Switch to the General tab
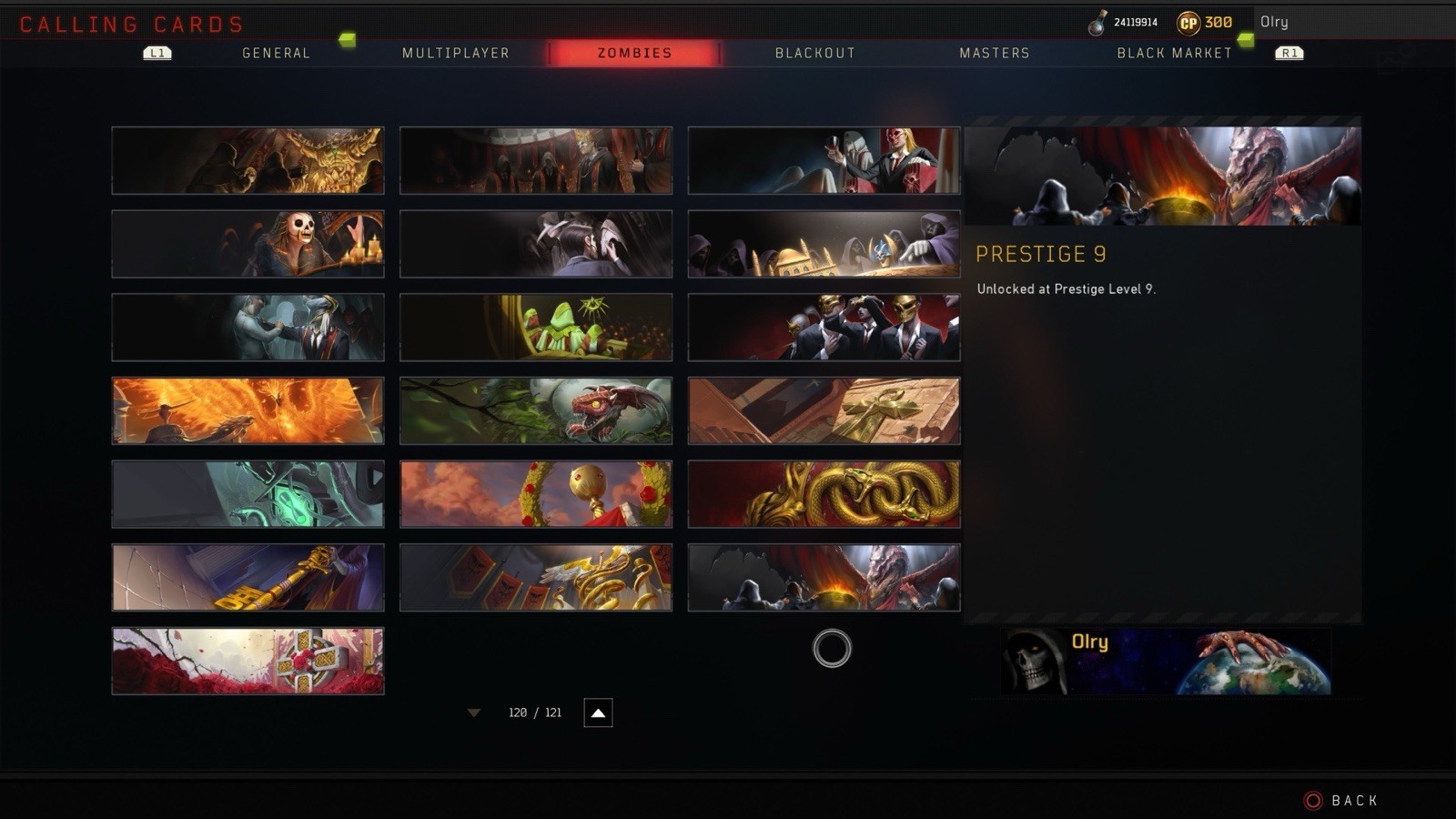The width and height of the screenshot is (1456, 819). coord(276,53)
